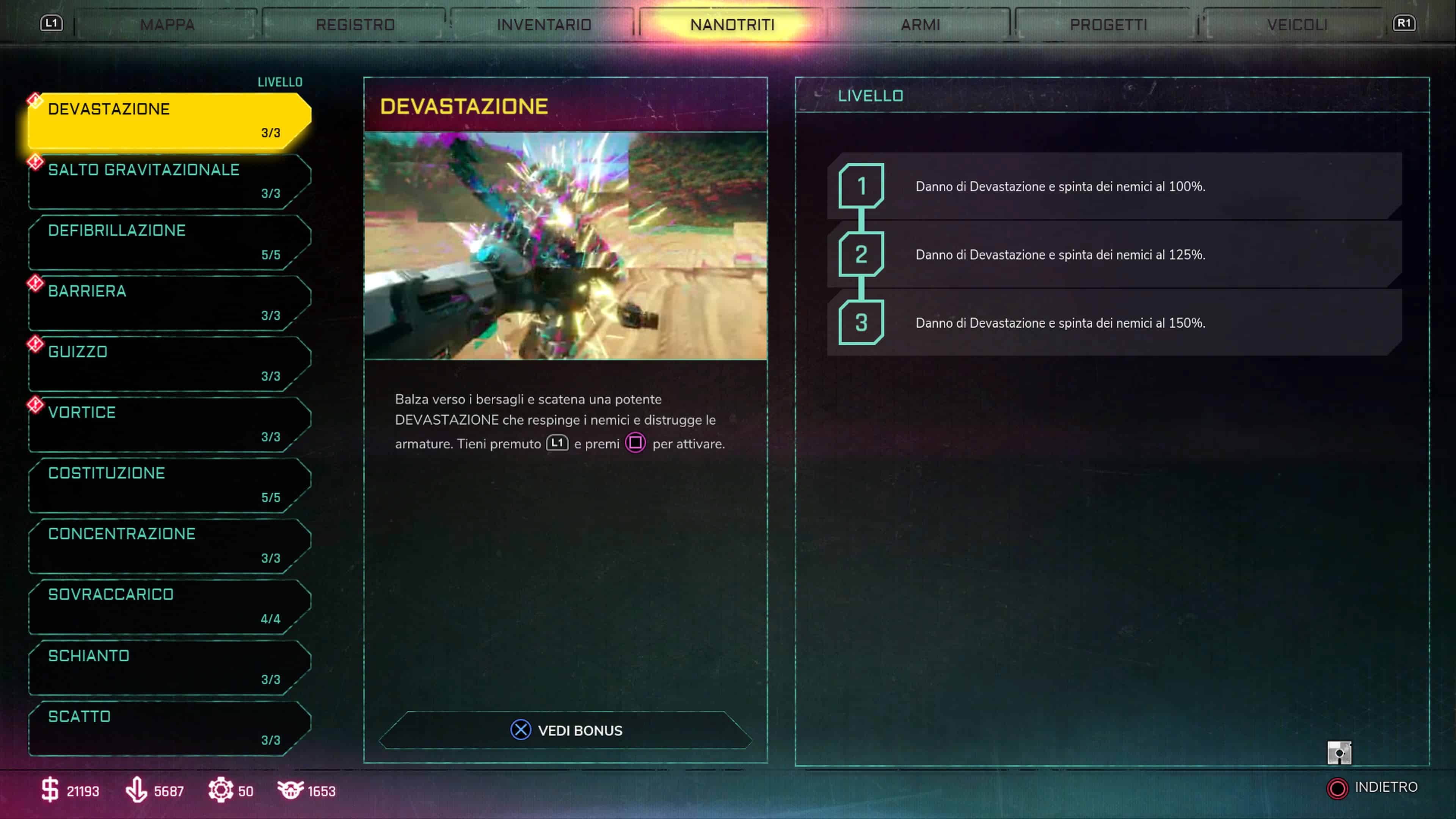Open the Registro tab
The image size is (1456, 819).
(x=355, y=25)
